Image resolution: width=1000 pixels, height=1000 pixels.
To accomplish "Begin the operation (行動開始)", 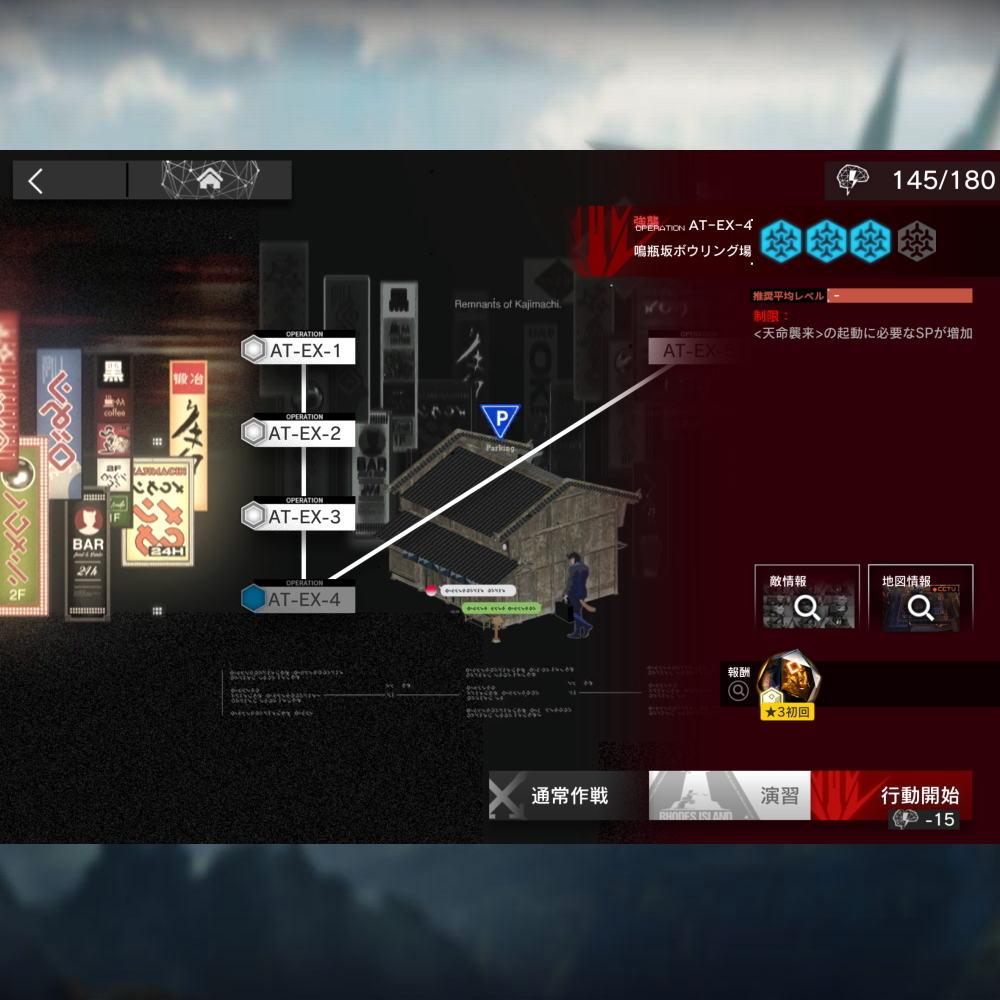I will click(x=905, y=798).
